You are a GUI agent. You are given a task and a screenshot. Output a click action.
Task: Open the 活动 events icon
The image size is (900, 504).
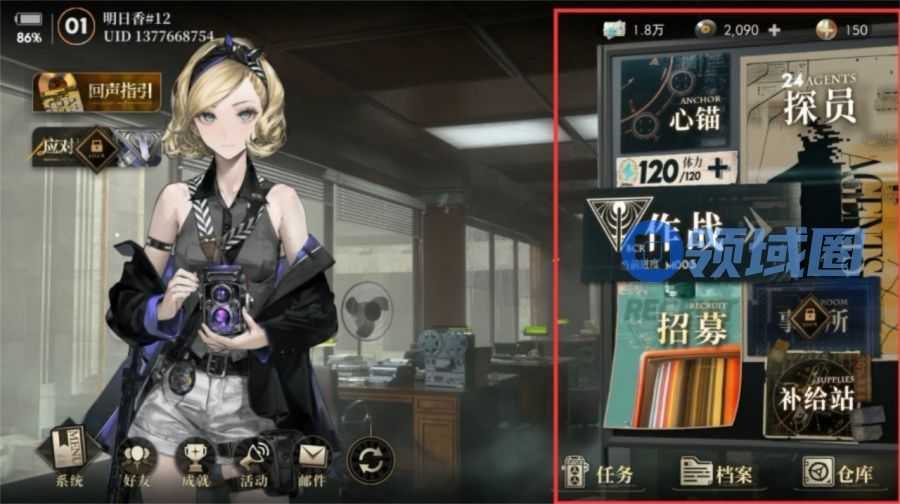253,463
